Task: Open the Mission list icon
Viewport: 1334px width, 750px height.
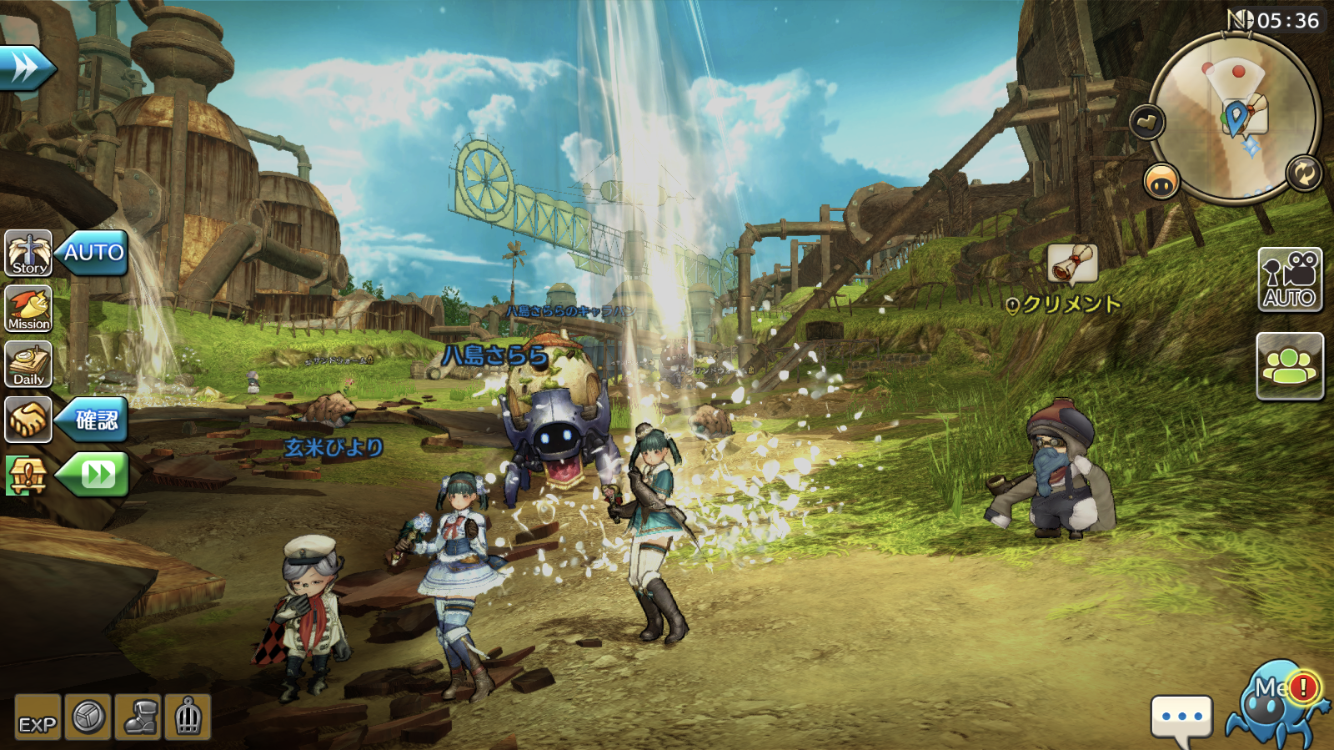Action: [29, 309]
